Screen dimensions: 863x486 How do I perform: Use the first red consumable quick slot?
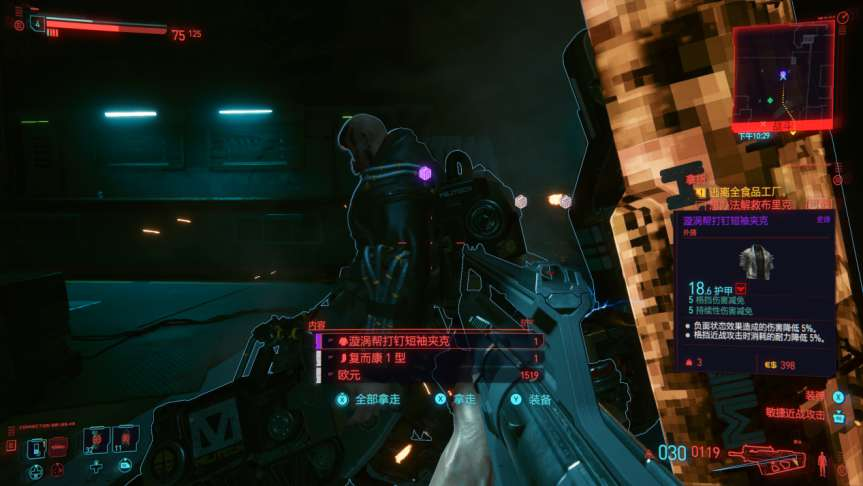coord(96,439)
